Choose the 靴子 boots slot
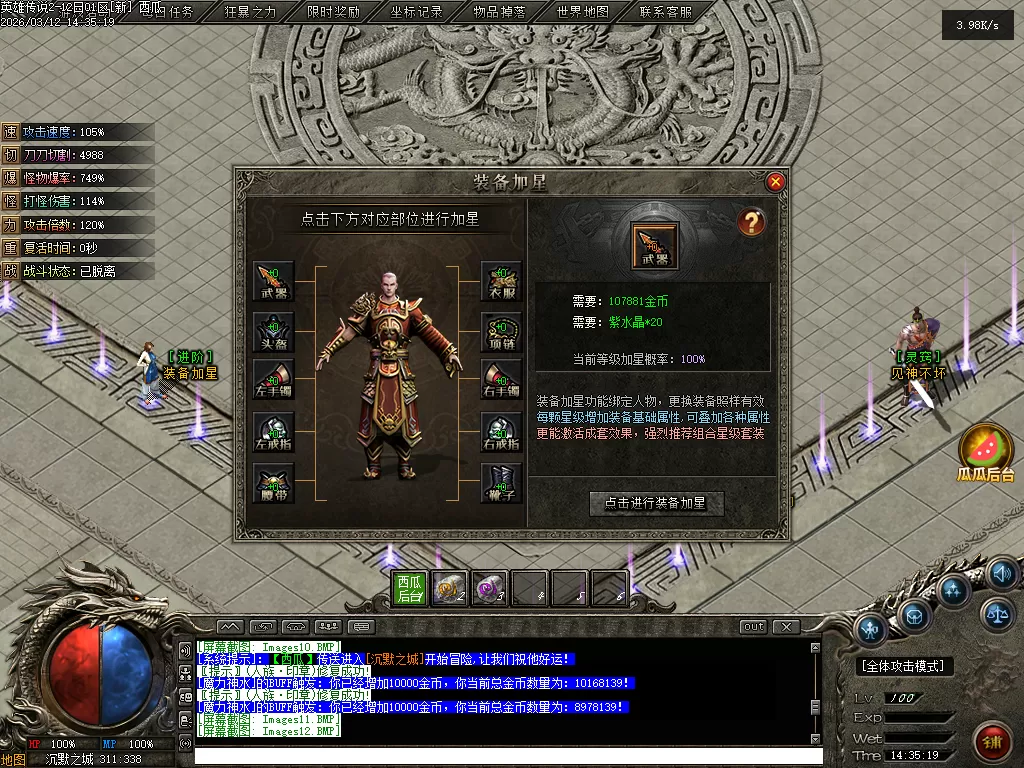 pyautogui.click(x=501, y=483)
